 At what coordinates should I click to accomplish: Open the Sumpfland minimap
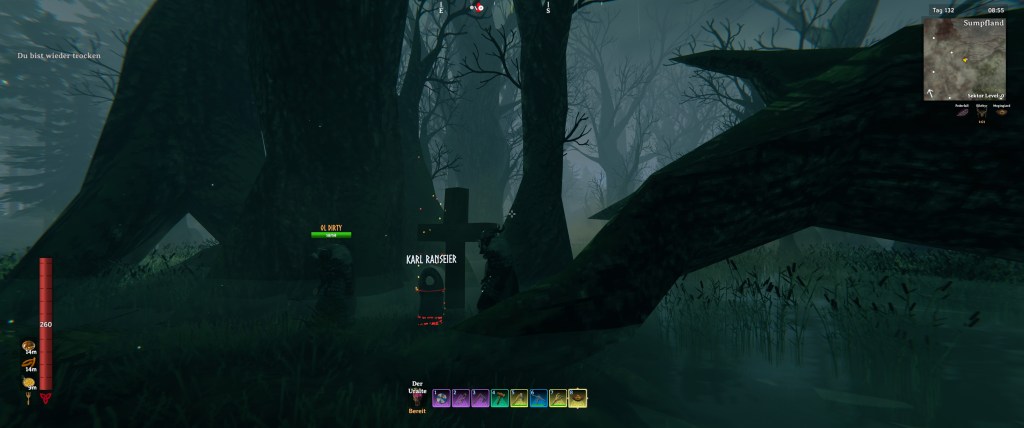click(965, 60)
